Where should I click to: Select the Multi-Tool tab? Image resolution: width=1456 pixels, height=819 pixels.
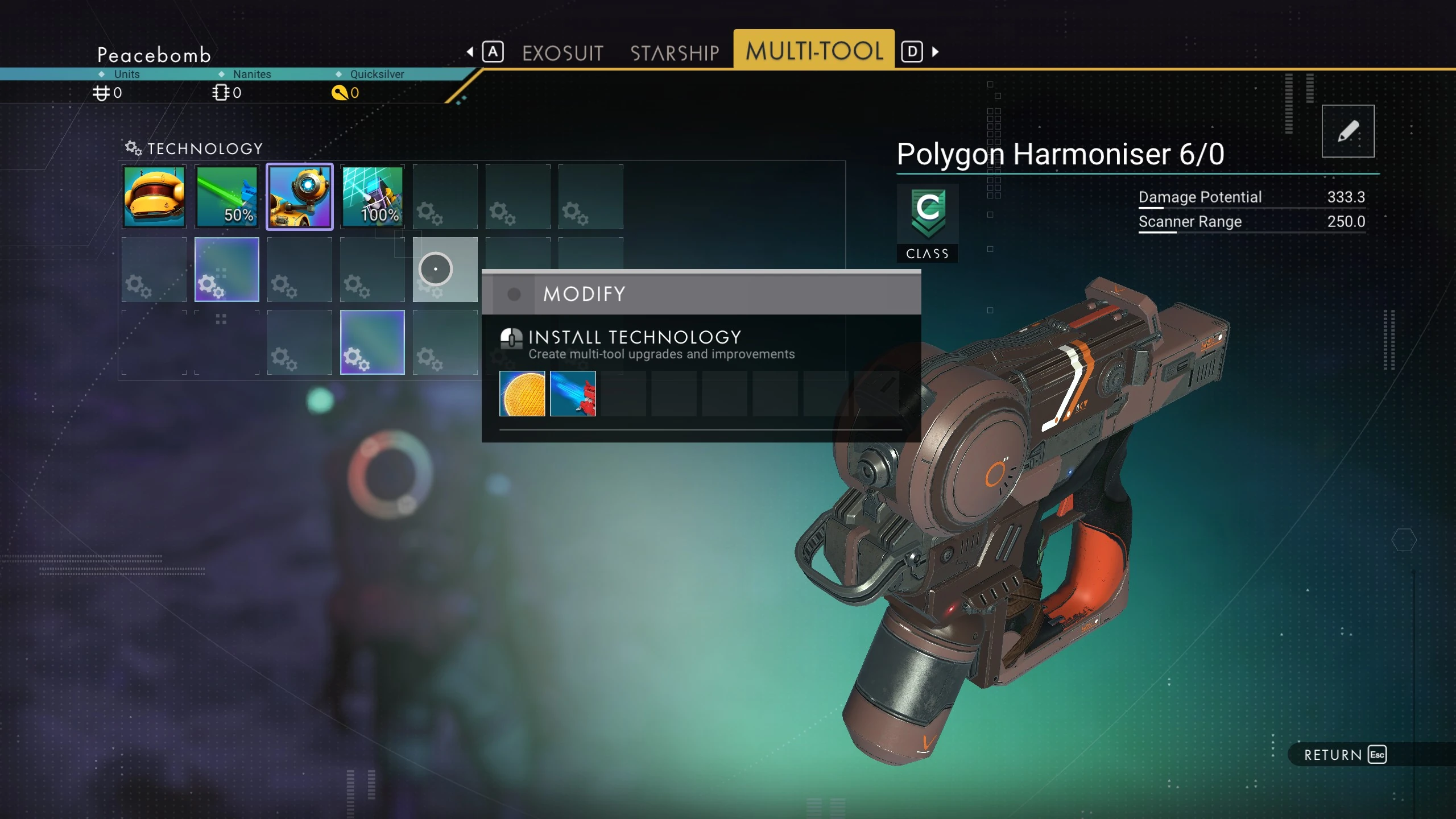tap(814, 51)
